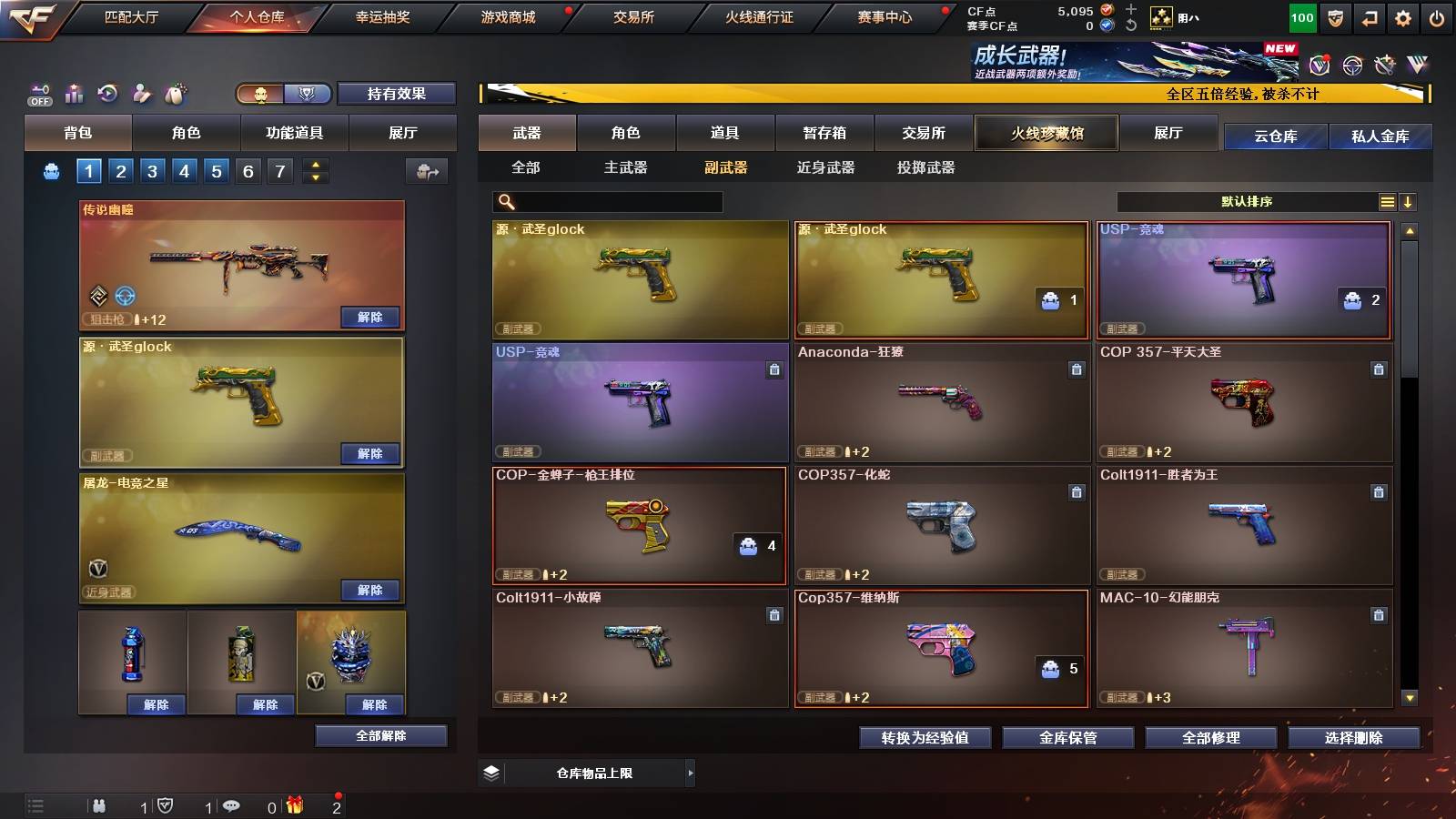Delete Anaconda-狂猿 via its trash icon

point(1077,370)
